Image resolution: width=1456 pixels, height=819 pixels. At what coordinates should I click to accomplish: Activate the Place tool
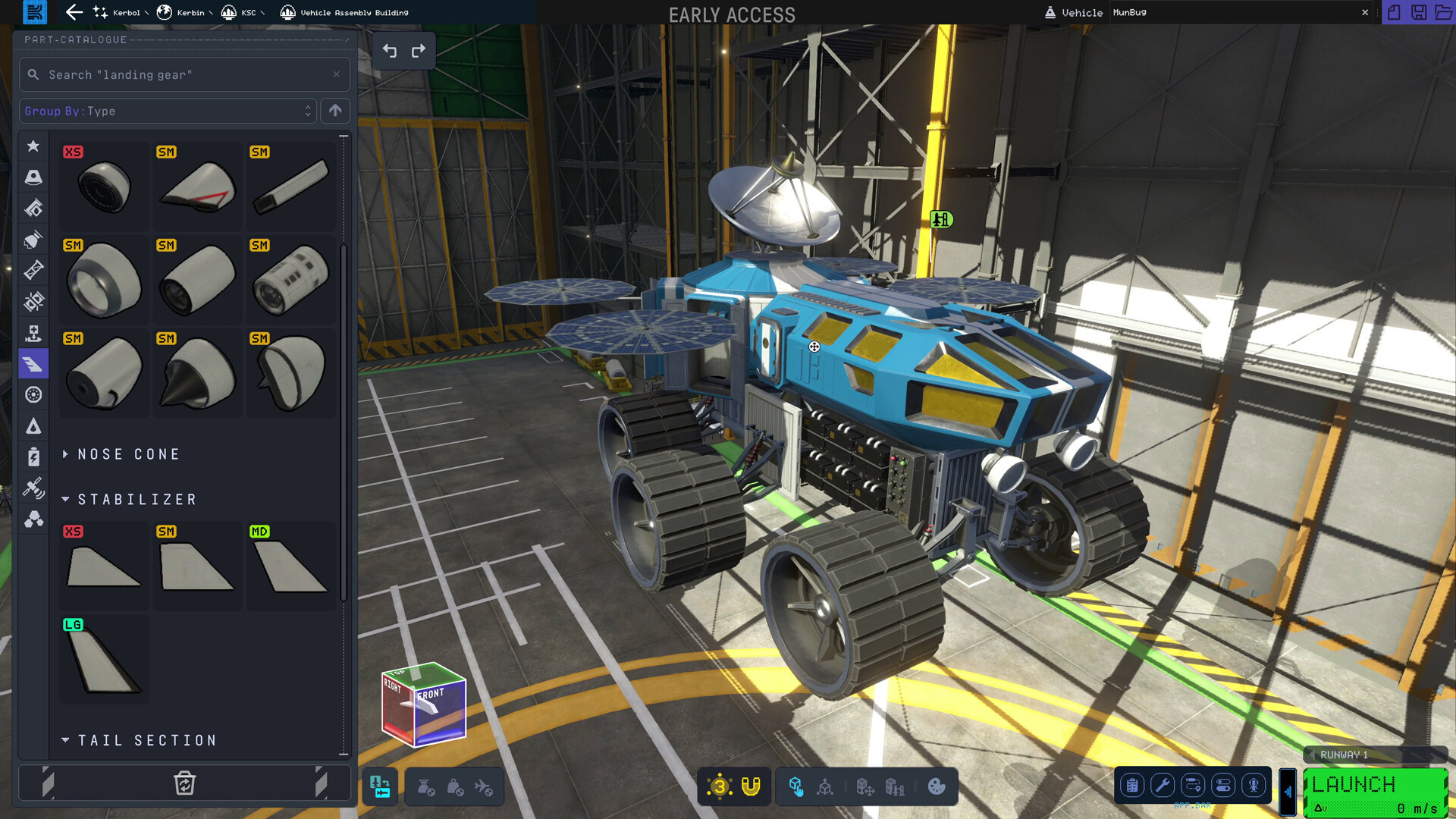pyautogui.click(x=796, y=786)
